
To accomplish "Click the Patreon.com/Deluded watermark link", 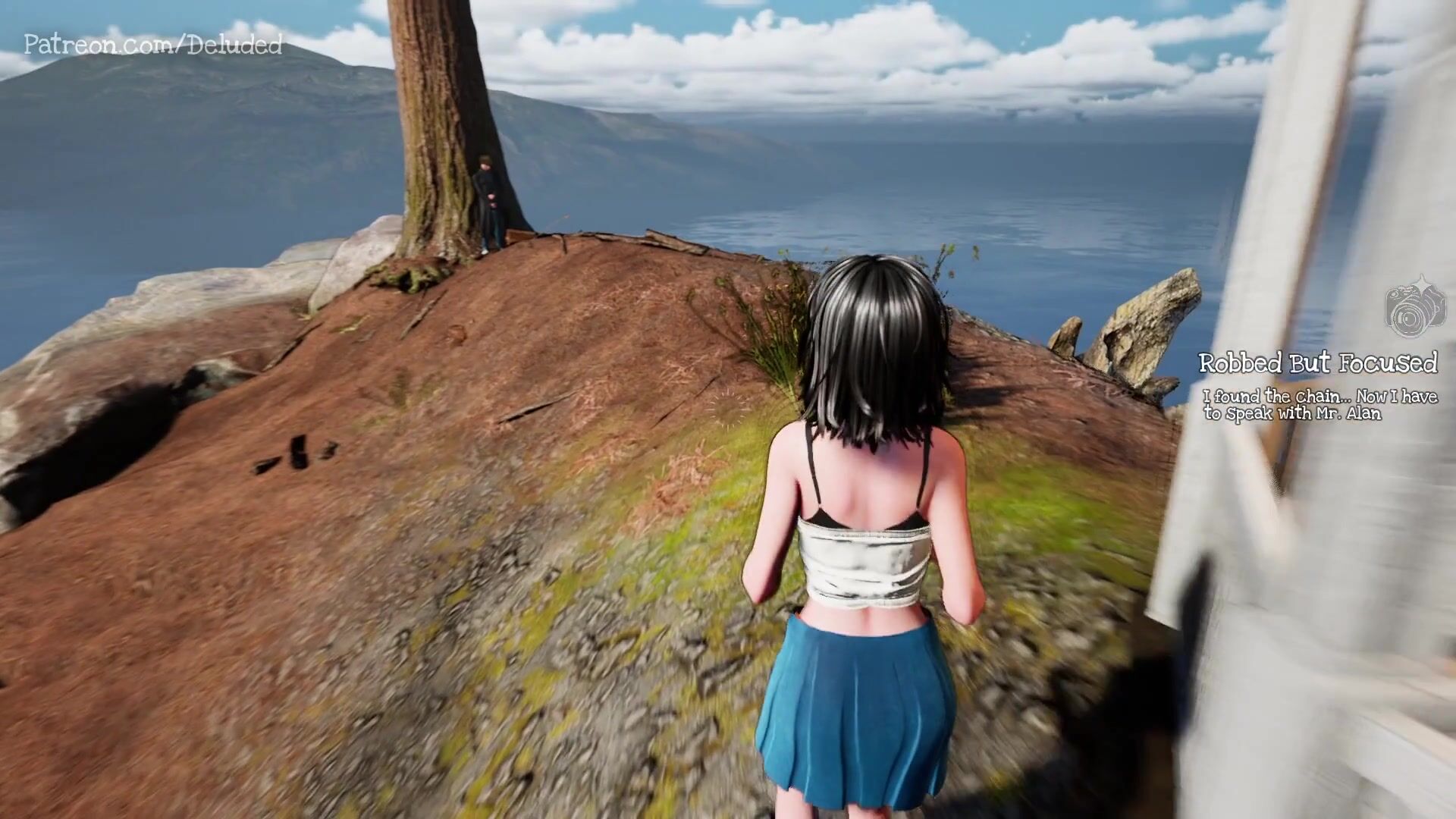I will (x=153, y=45).
